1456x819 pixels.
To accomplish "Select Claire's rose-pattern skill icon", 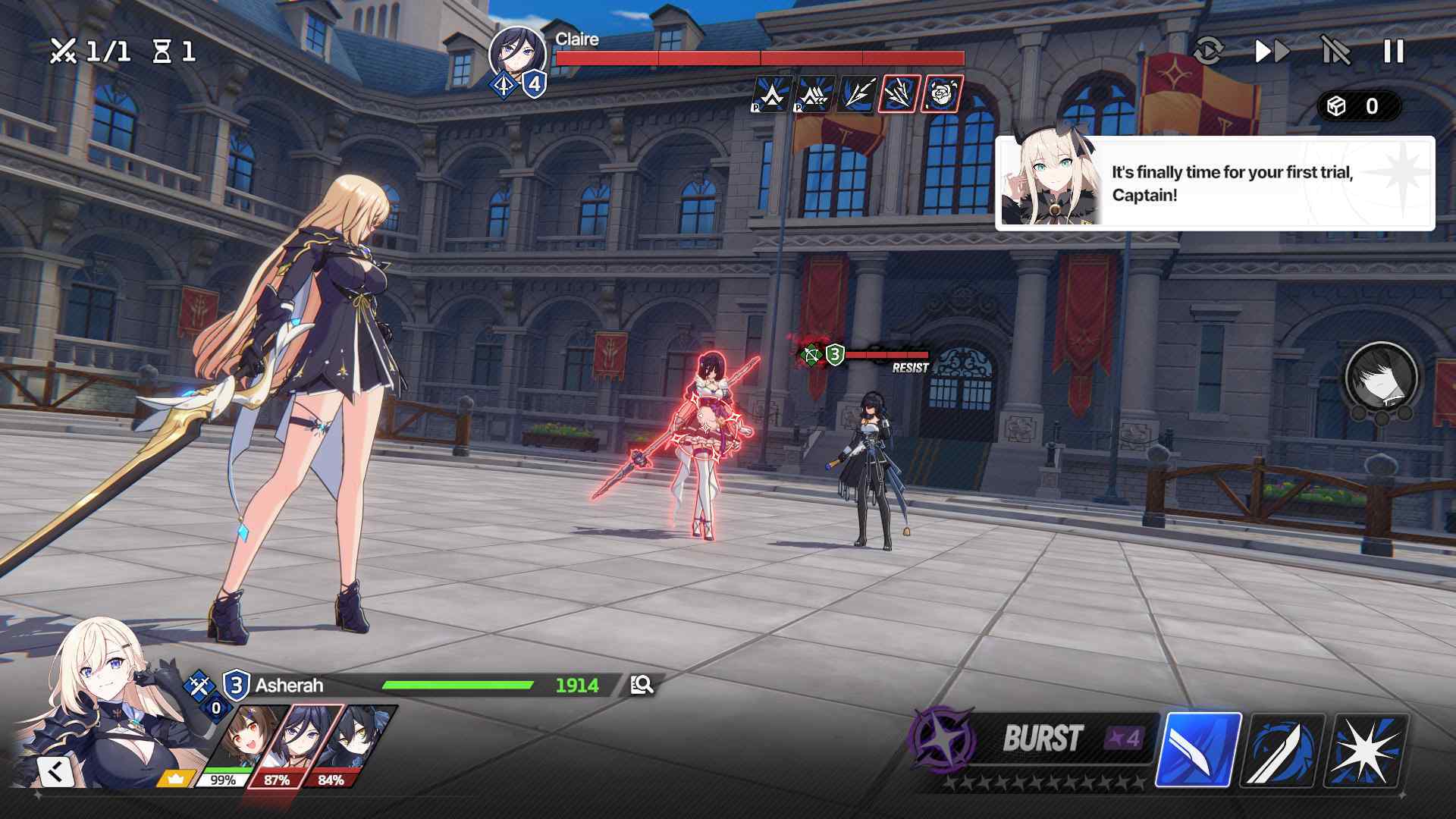I will (x=941, y=95).
